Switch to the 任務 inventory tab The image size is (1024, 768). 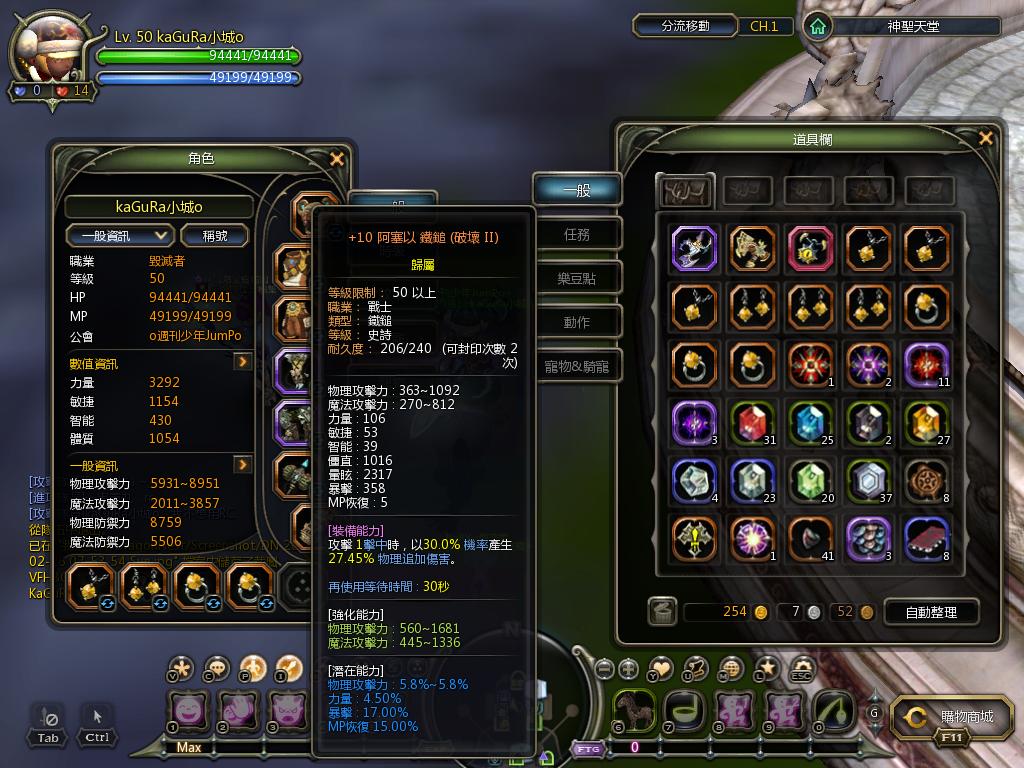click(577, 234)
